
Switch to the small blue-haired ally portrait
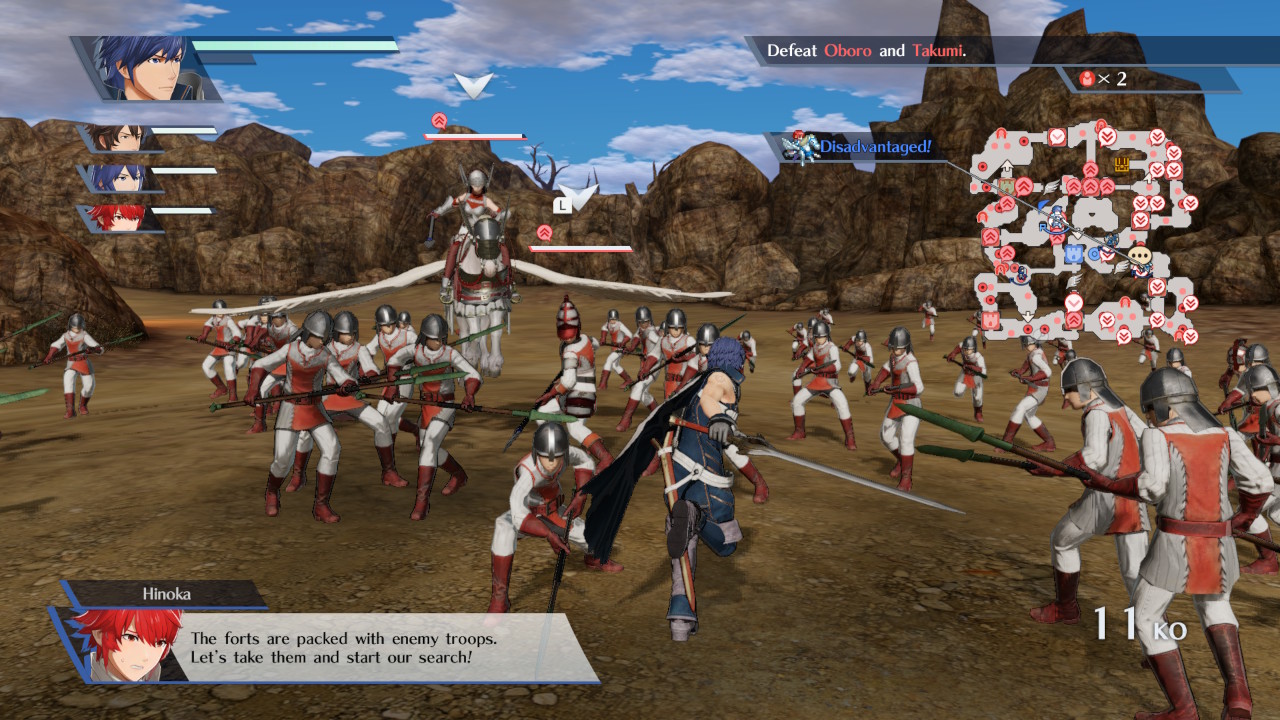click(x=121, y=178)
